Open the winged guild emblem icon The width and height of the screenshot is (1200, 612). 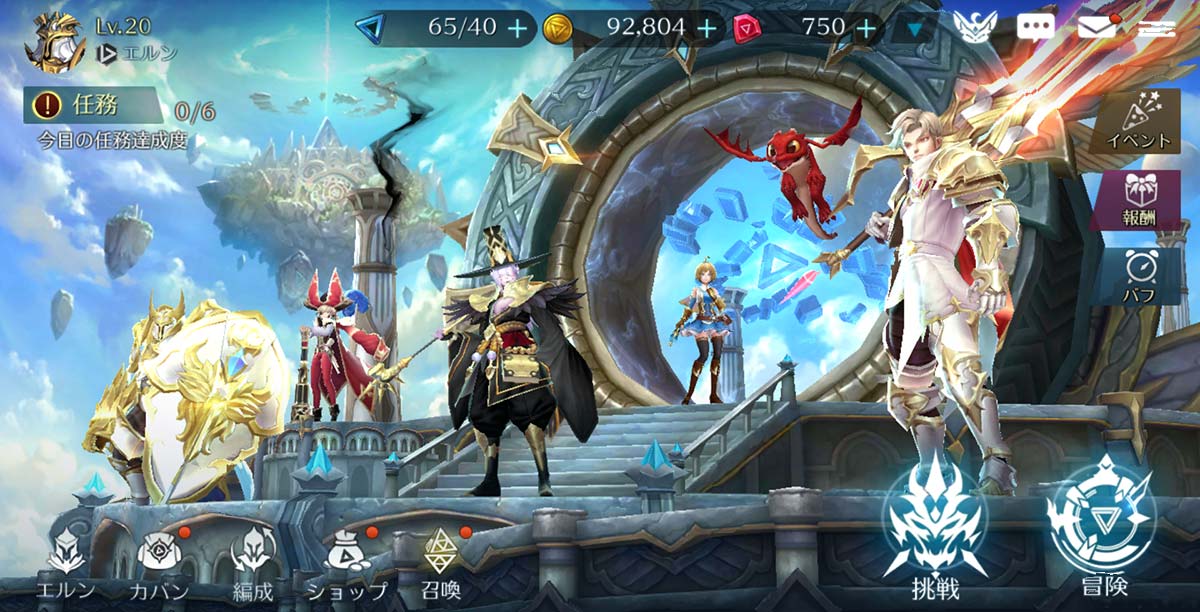click(974, 27)
